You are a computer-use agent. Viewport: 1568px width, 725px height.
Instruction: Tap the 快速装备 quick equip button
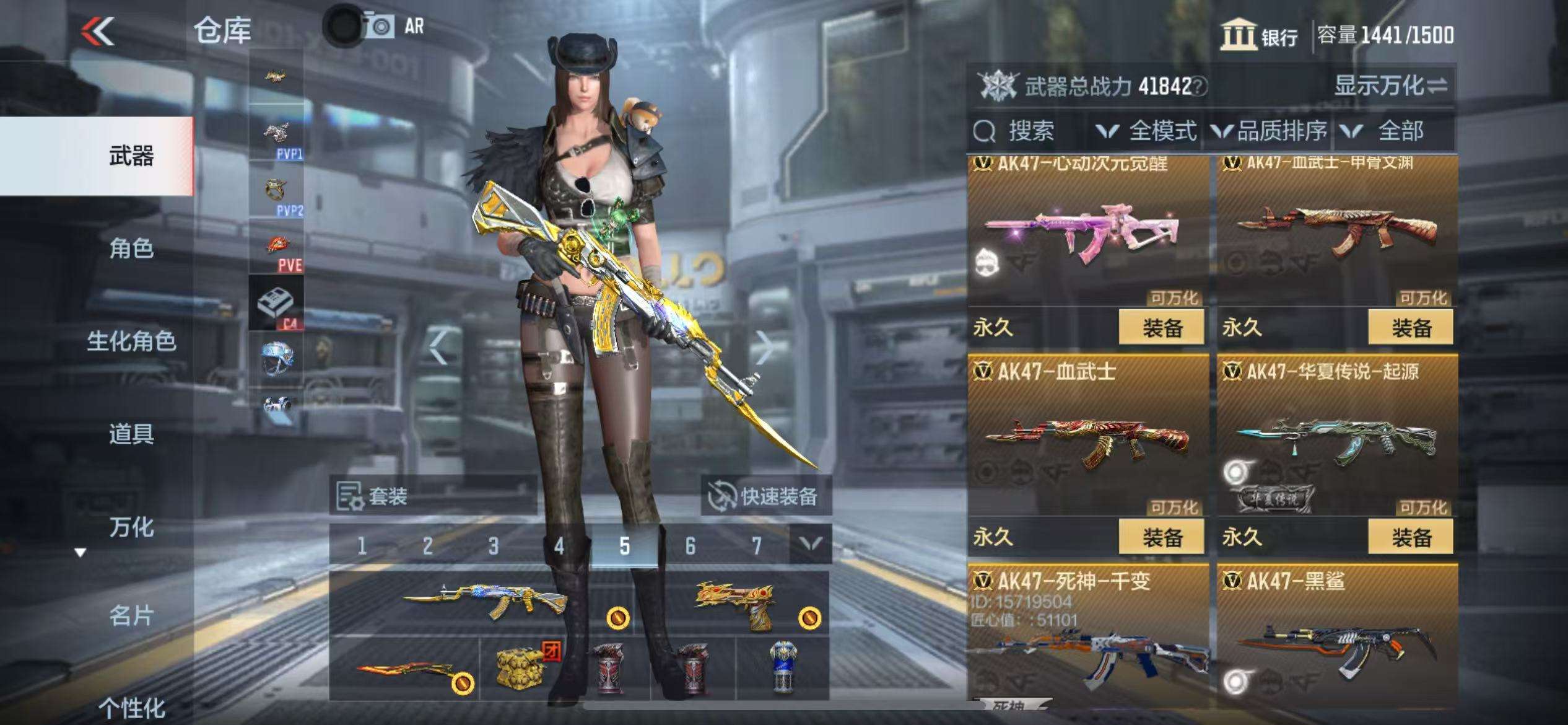coord(766,496)
